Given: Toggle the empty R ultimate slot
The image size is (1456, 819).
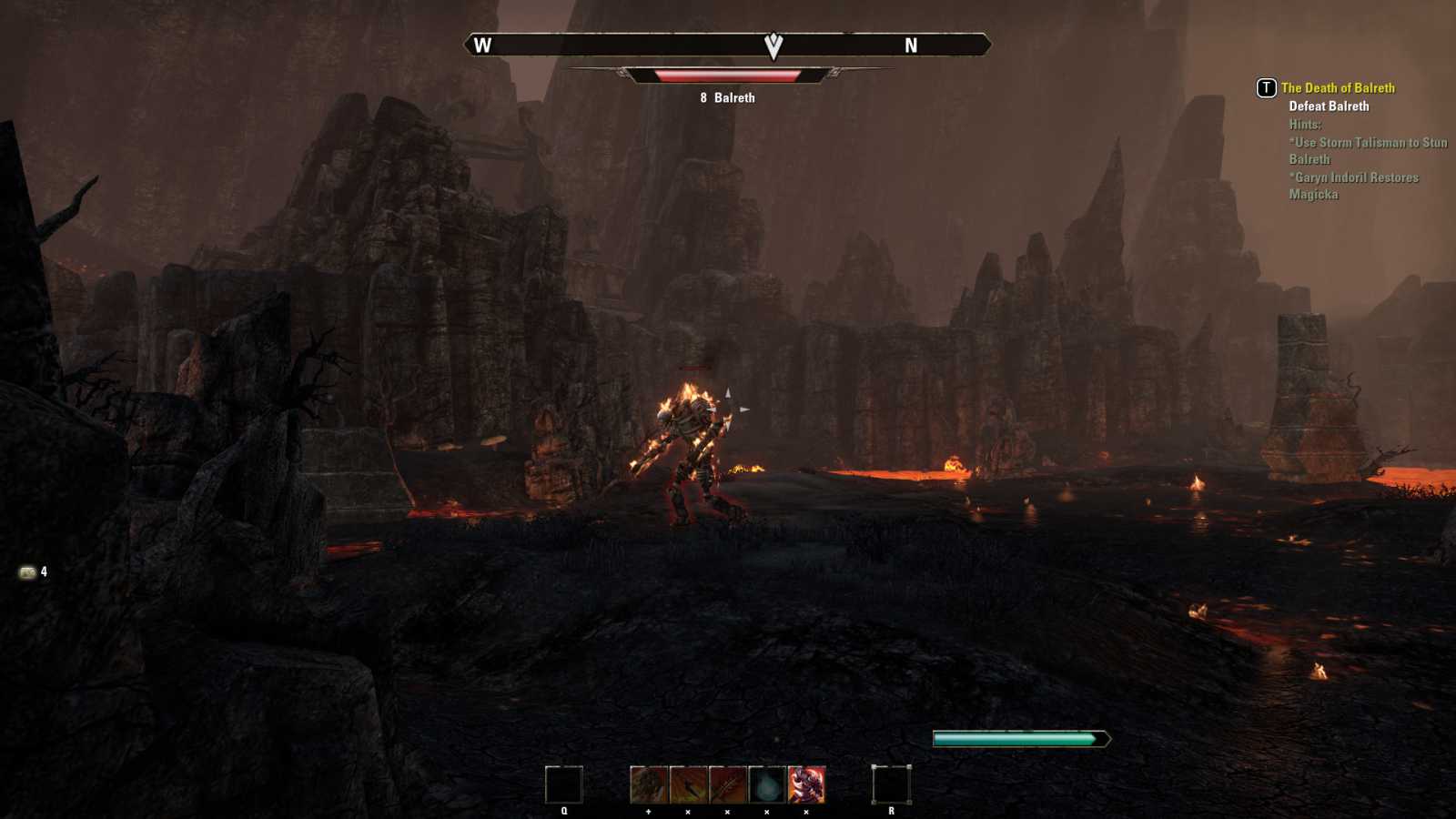Looking at the screenshot, I should click(892, 784).
